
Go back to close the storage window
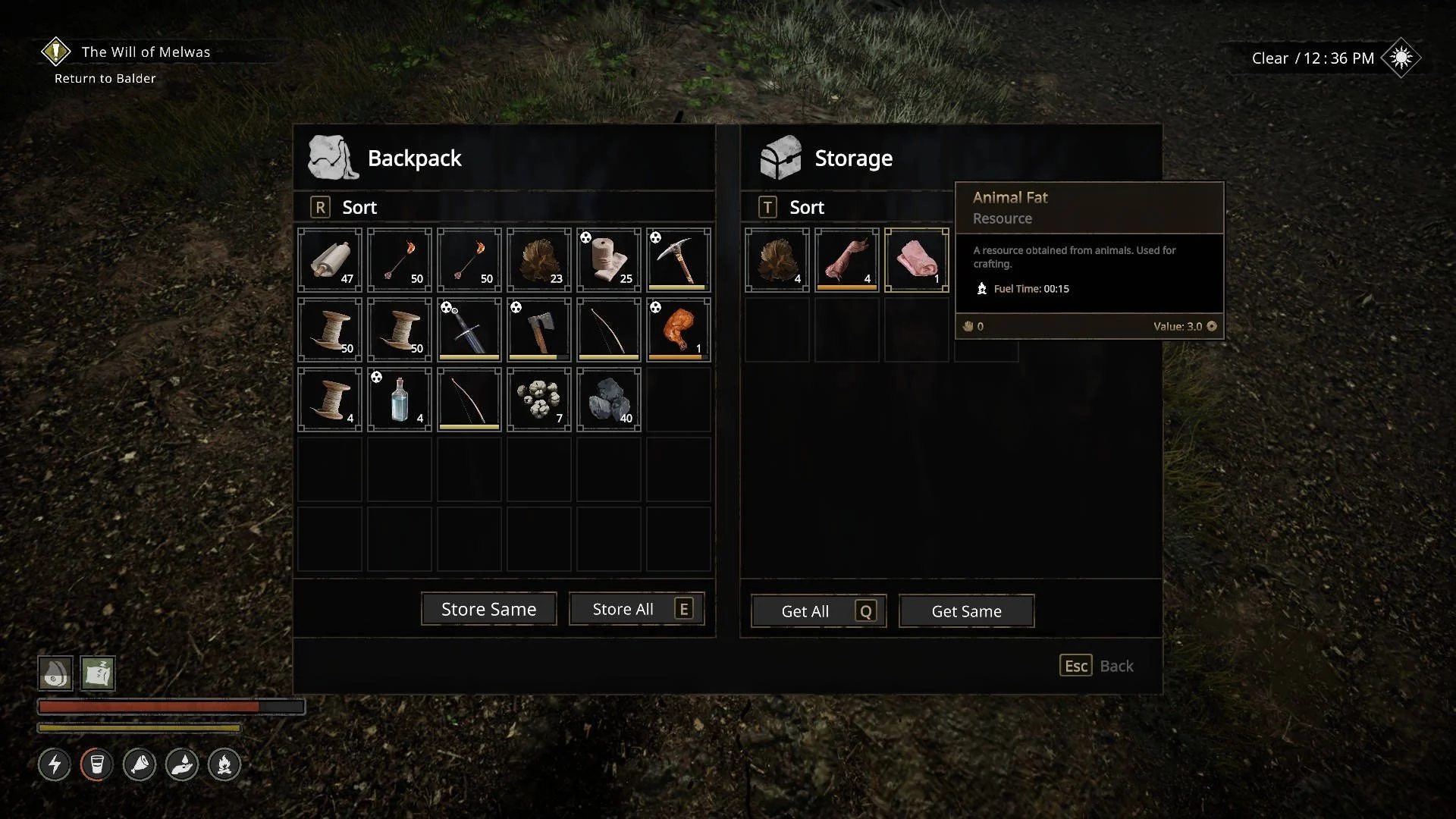coord(1096,666)
